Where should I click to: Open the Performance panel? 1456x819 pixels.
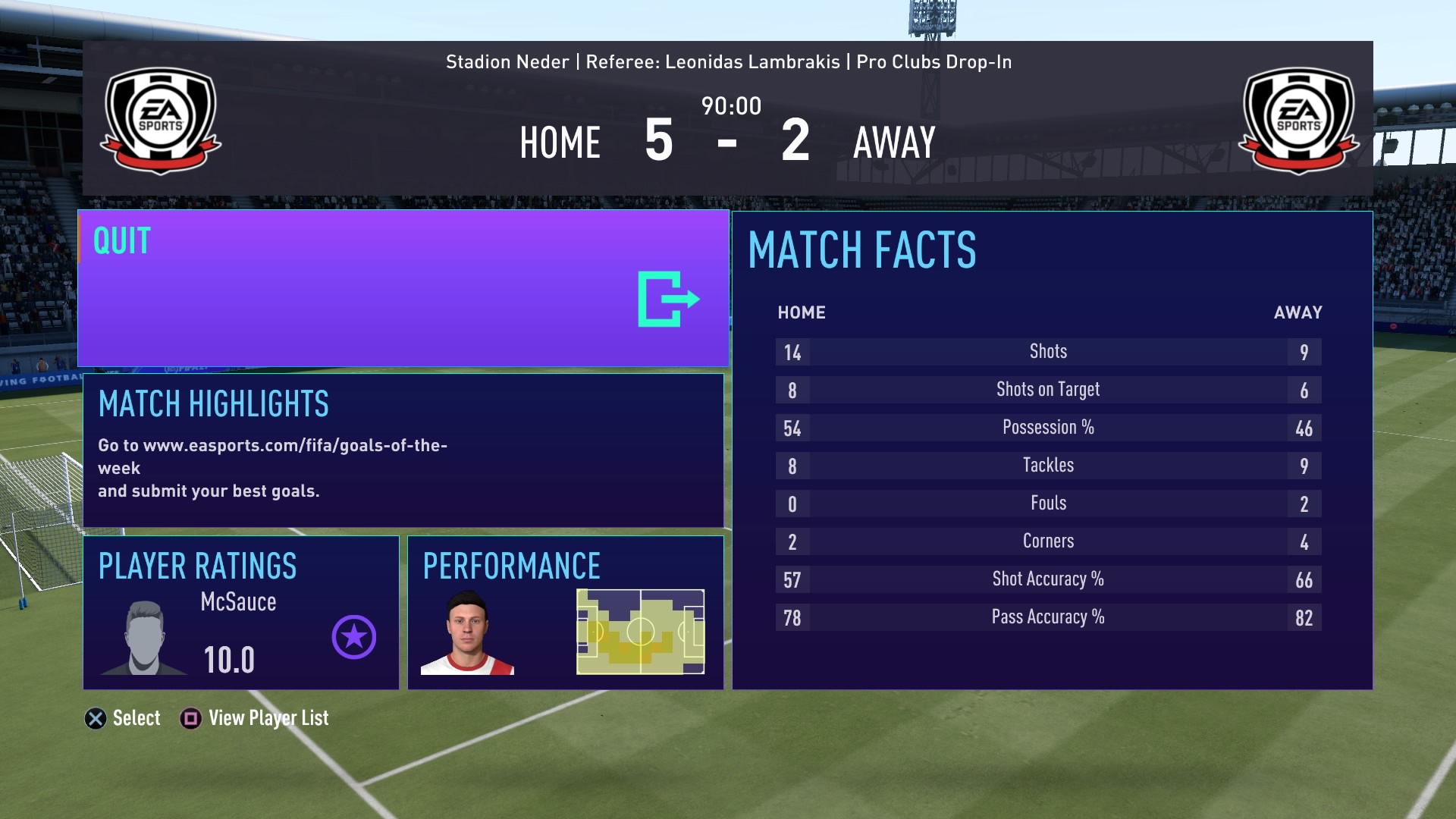click(566, 613)
